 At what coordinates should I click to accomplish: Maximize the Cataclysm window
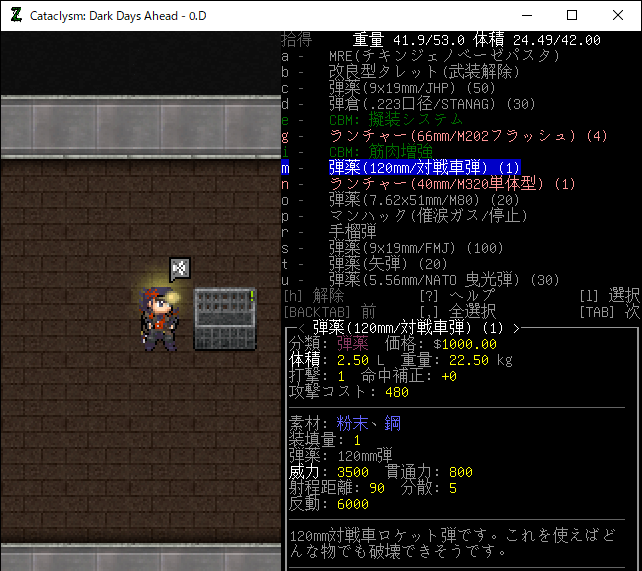pos(572,15)
